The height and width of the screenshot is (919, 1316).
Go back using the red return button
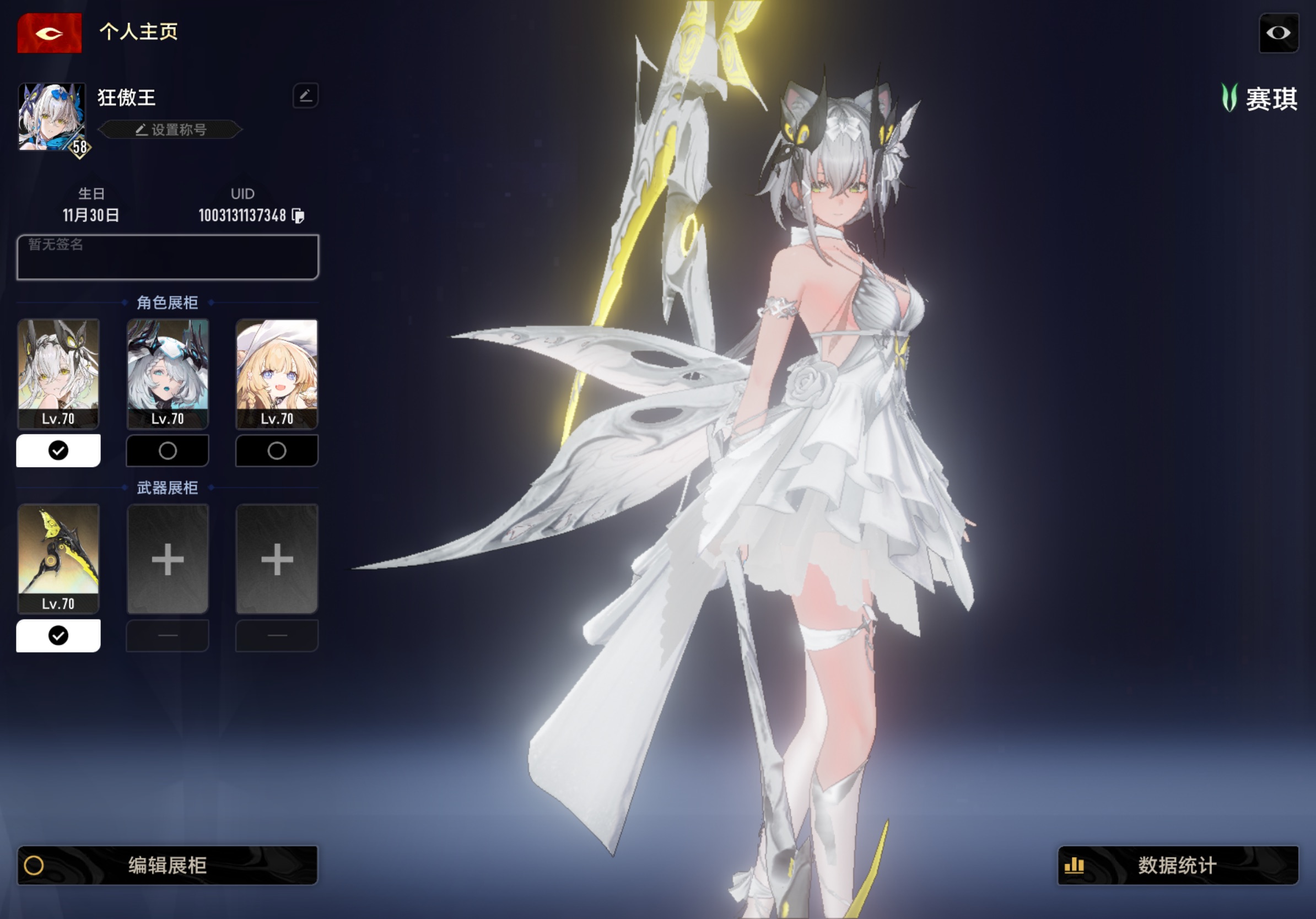coord(49,33)
